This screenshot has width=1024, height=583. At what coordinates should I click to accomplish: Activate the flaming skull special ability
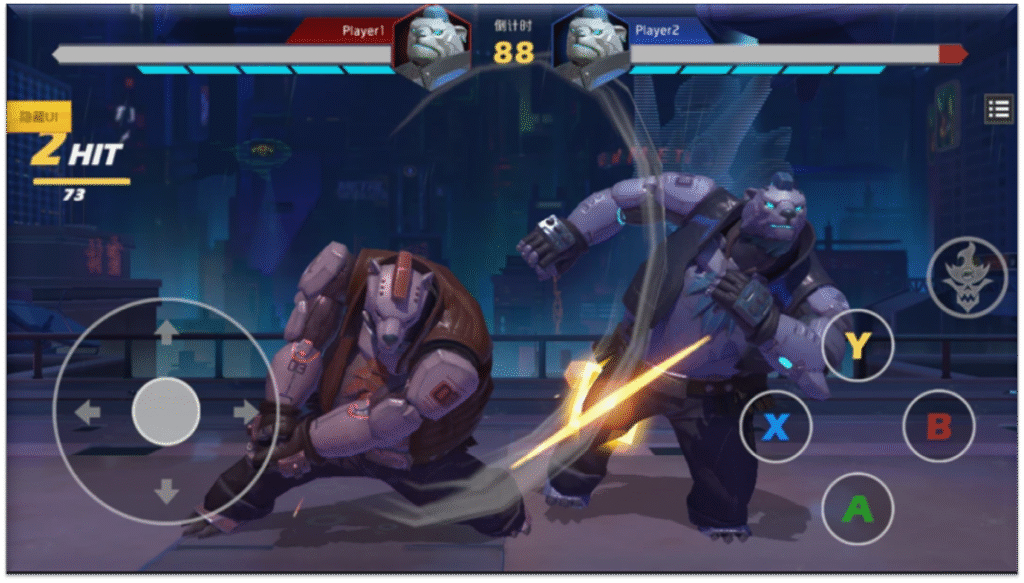pyautogui.click(x=966, y=277)
